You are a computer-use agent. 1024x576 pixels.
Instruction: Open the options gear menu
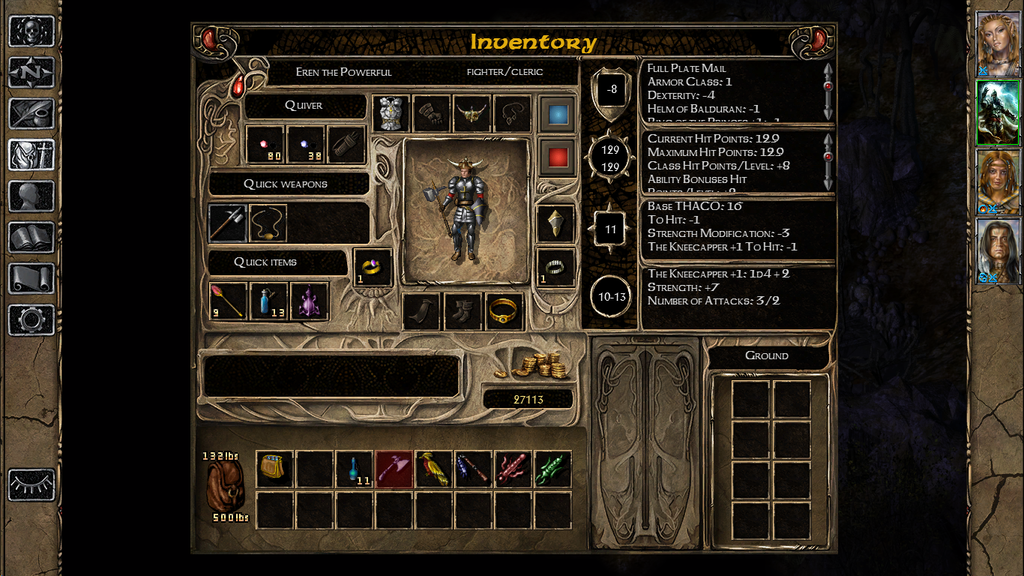[x=31, y=320]
